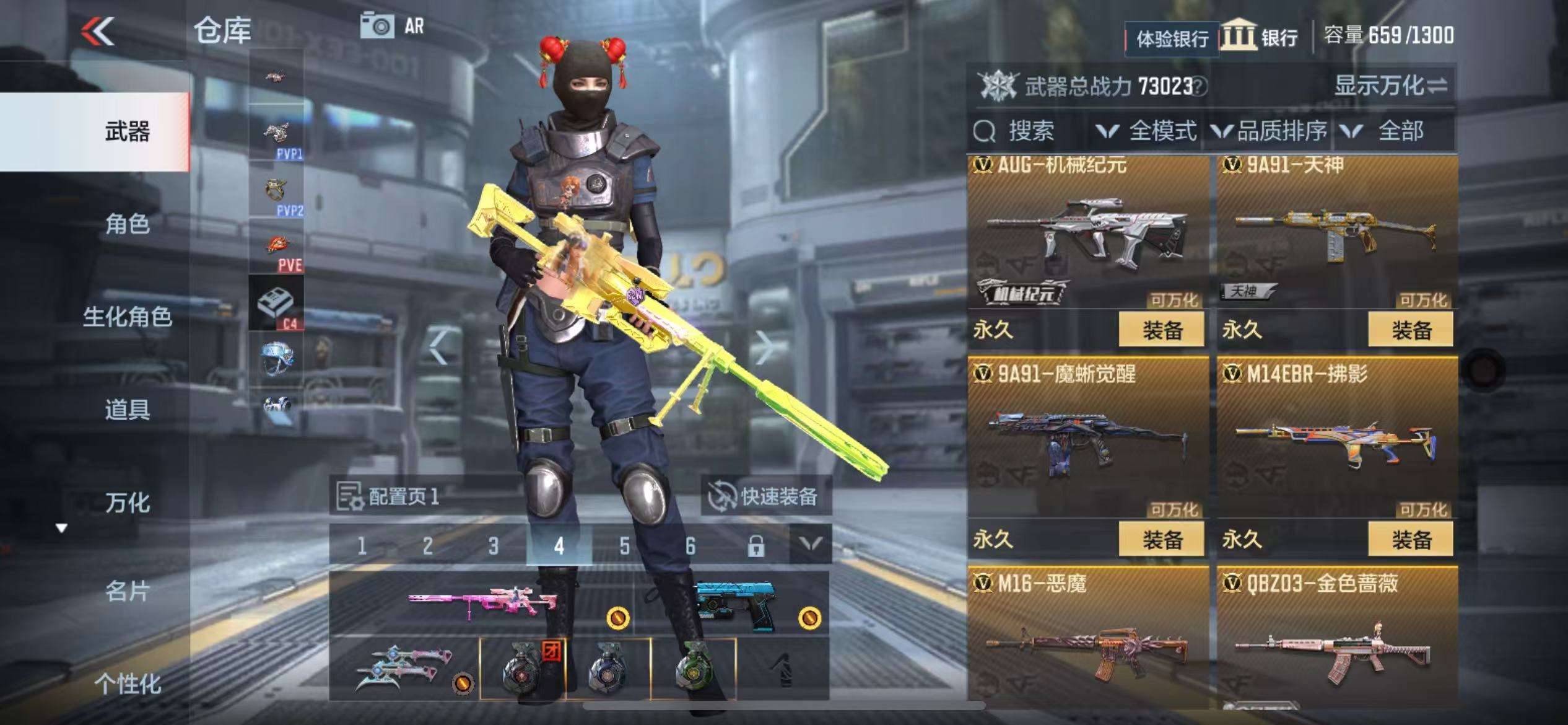Switch to the 角色 category tab
The image size is (1568, 725).
pos(127,224)
